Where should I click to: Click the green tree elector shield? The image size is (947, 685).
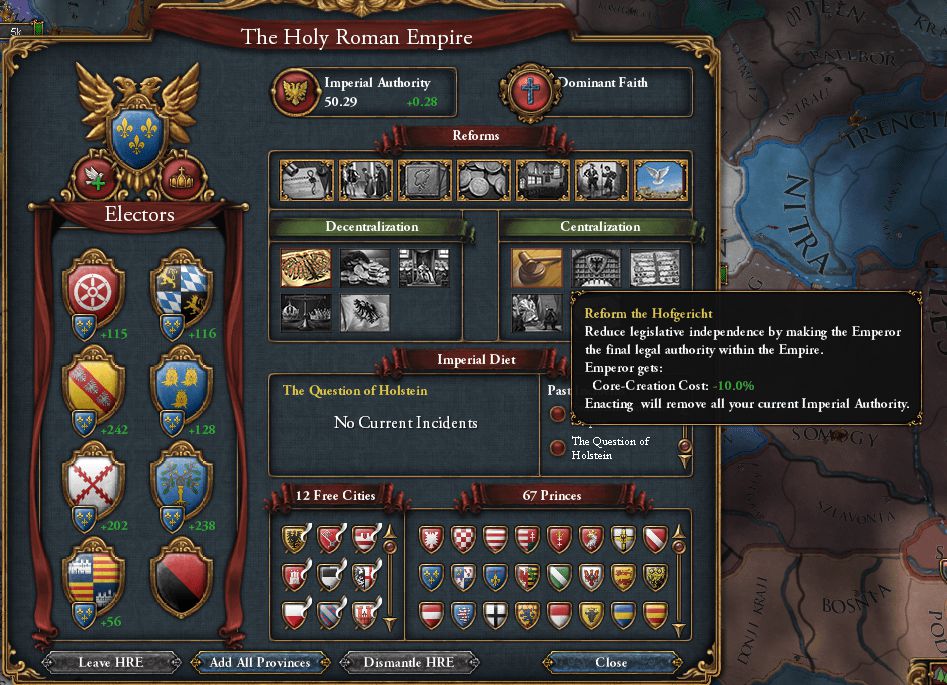(x=181, y=482)
